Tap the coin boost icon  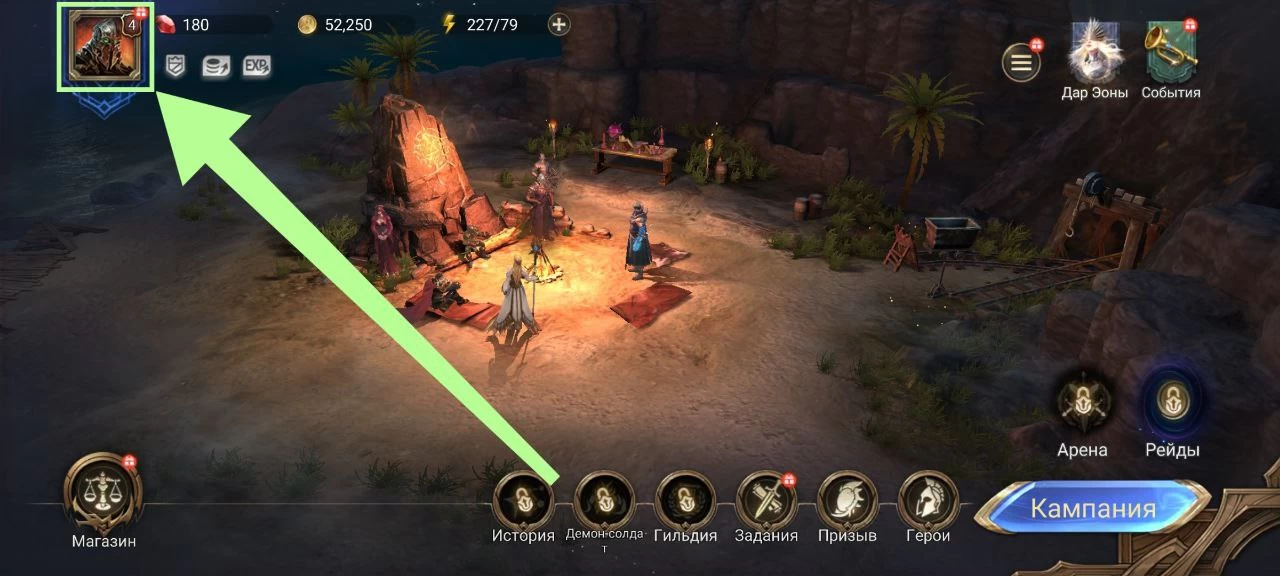(x=215, y=66)
